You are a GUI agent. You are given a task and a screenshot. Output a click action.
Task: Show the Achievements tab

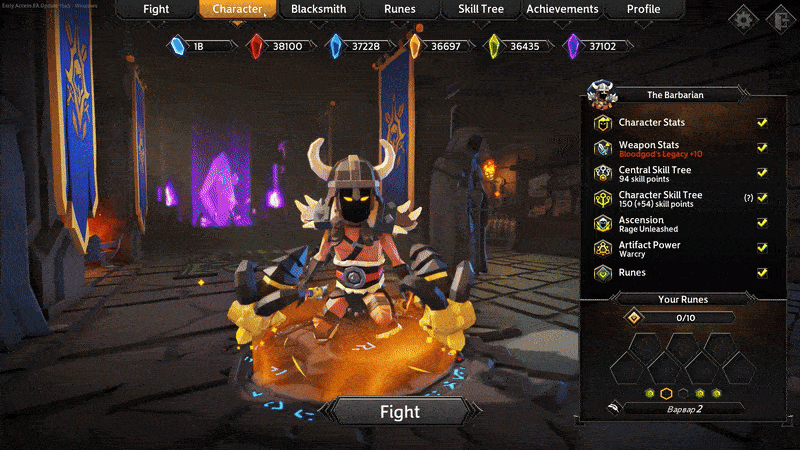pyautogui.click(x=563, y=10)
